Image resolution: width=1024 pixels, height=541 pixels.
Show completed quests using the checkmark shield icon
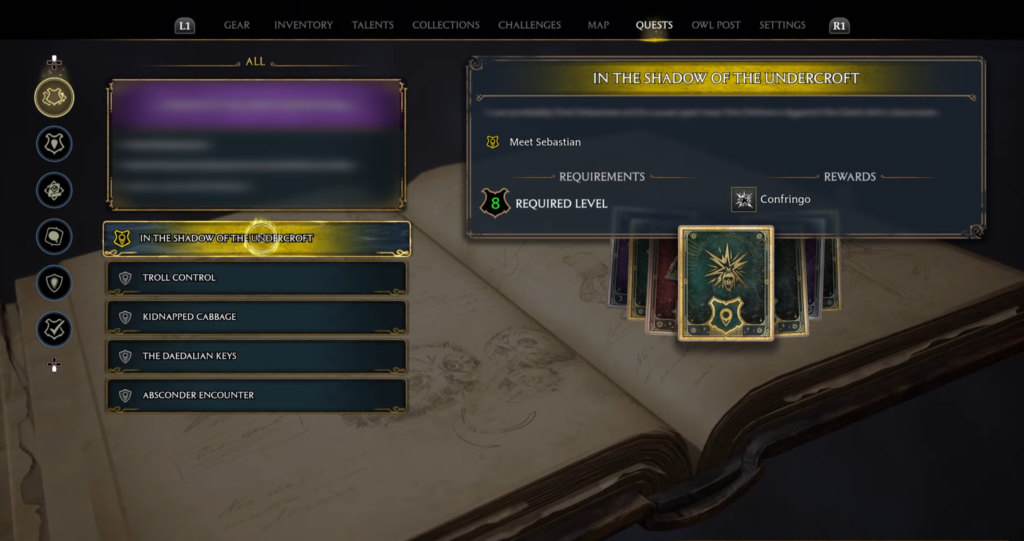point(54,329)
